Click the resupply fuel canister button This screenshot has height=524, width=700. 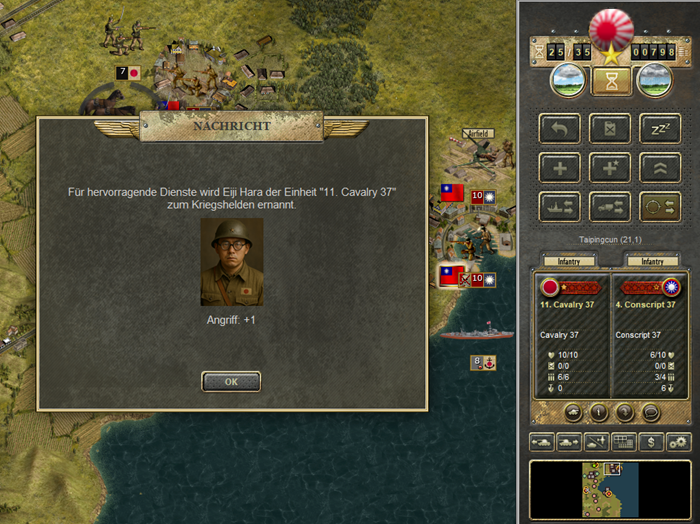click(609, 128)
